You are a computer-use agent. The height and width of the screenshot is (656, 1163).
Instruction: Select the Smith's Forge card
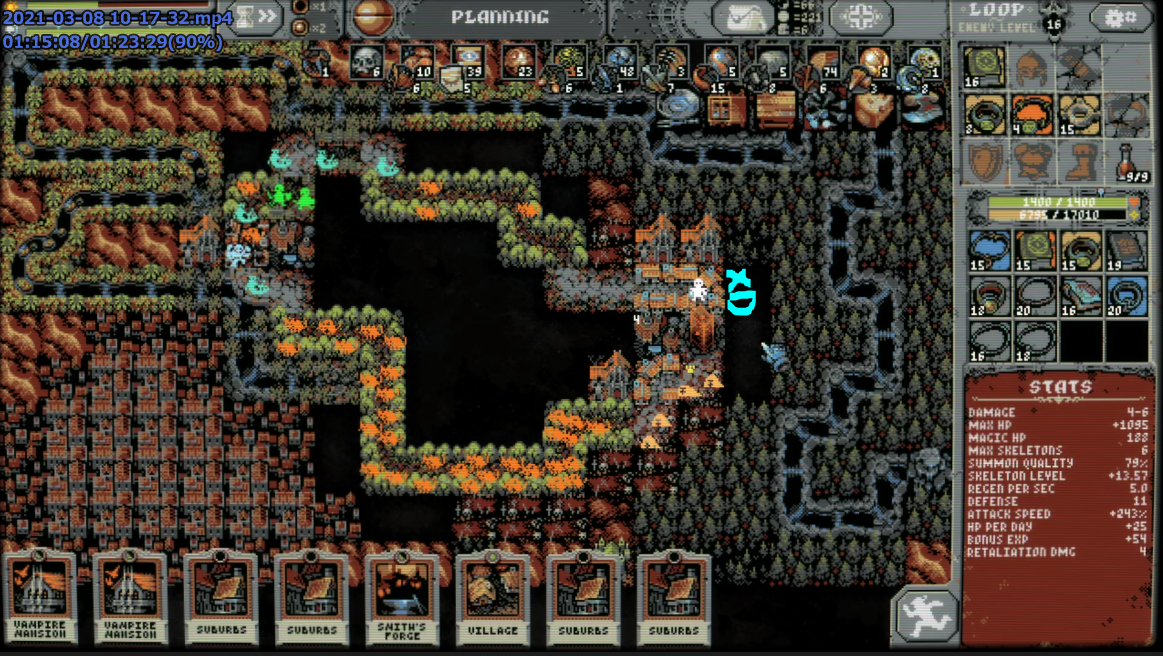click(x=402, y=597)
